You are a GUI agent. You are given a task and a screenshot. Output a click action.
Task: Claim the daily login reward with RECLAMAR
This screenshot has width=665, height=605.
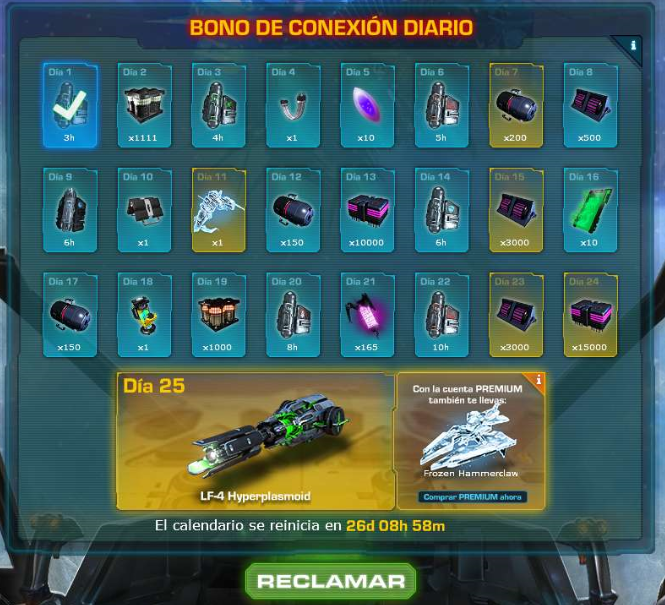331,581
